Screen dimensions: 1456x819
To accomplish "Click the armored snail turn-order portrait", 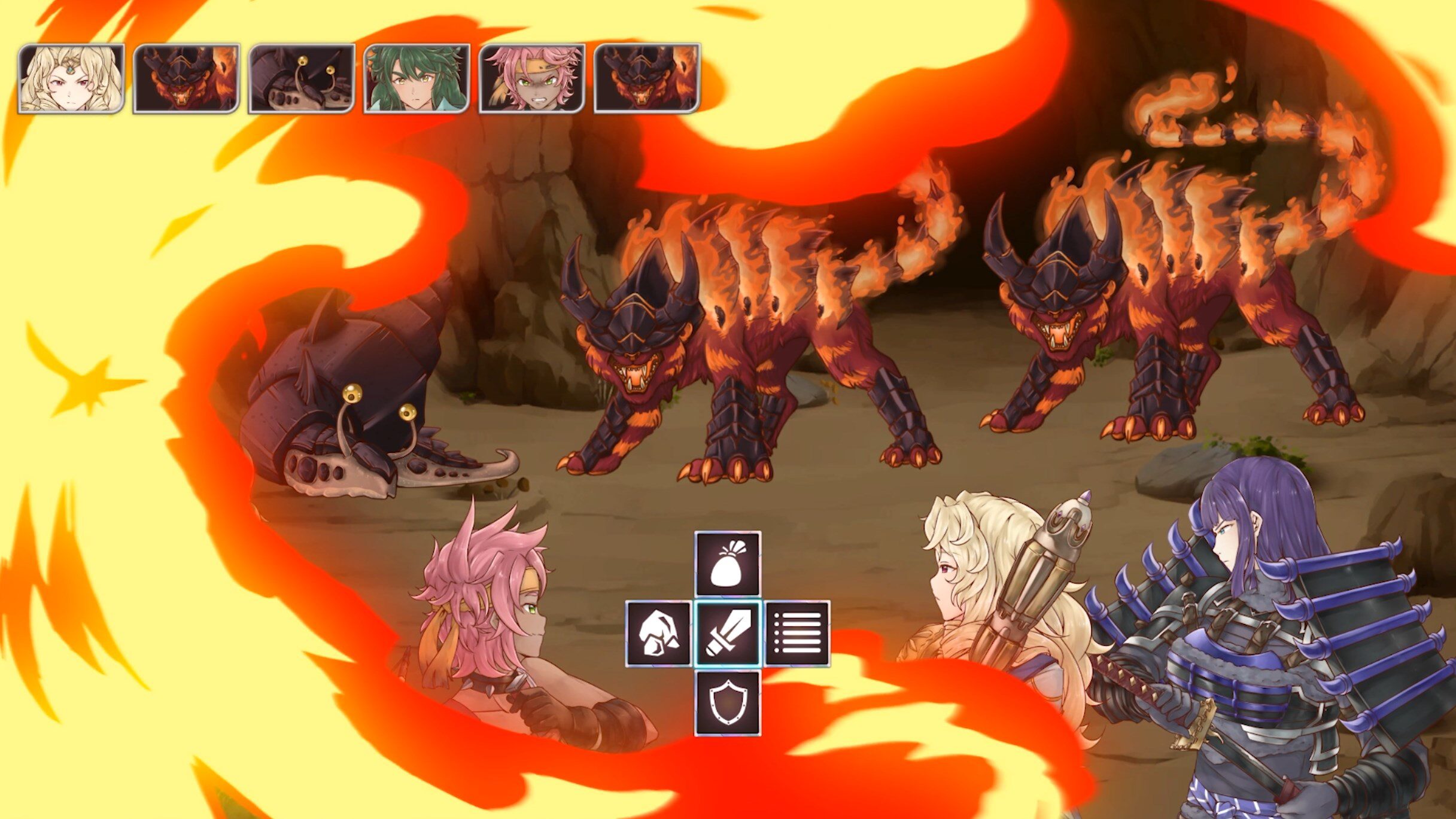I will (x=302, y=78).
